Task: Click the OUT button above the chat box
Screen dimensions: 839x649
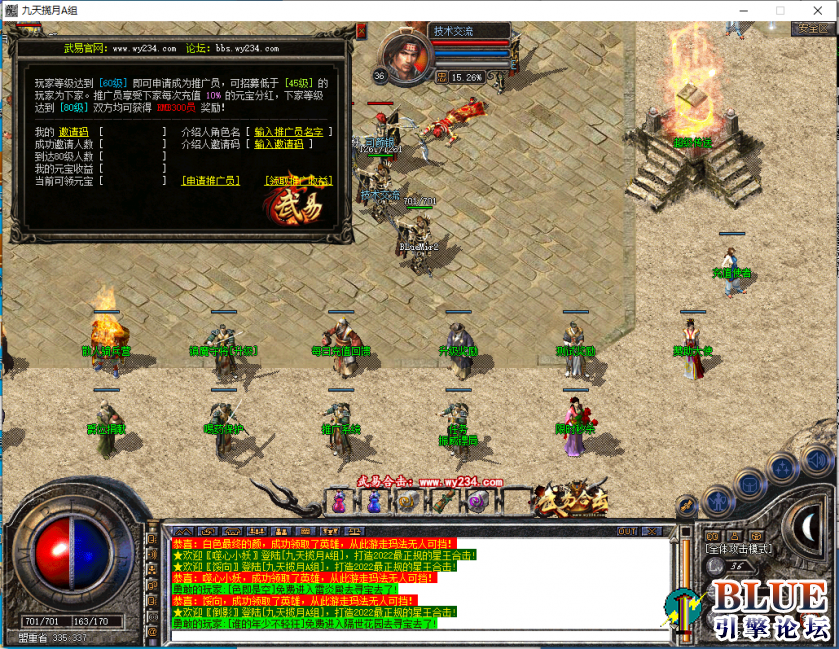Action: (x=627, y=531)
